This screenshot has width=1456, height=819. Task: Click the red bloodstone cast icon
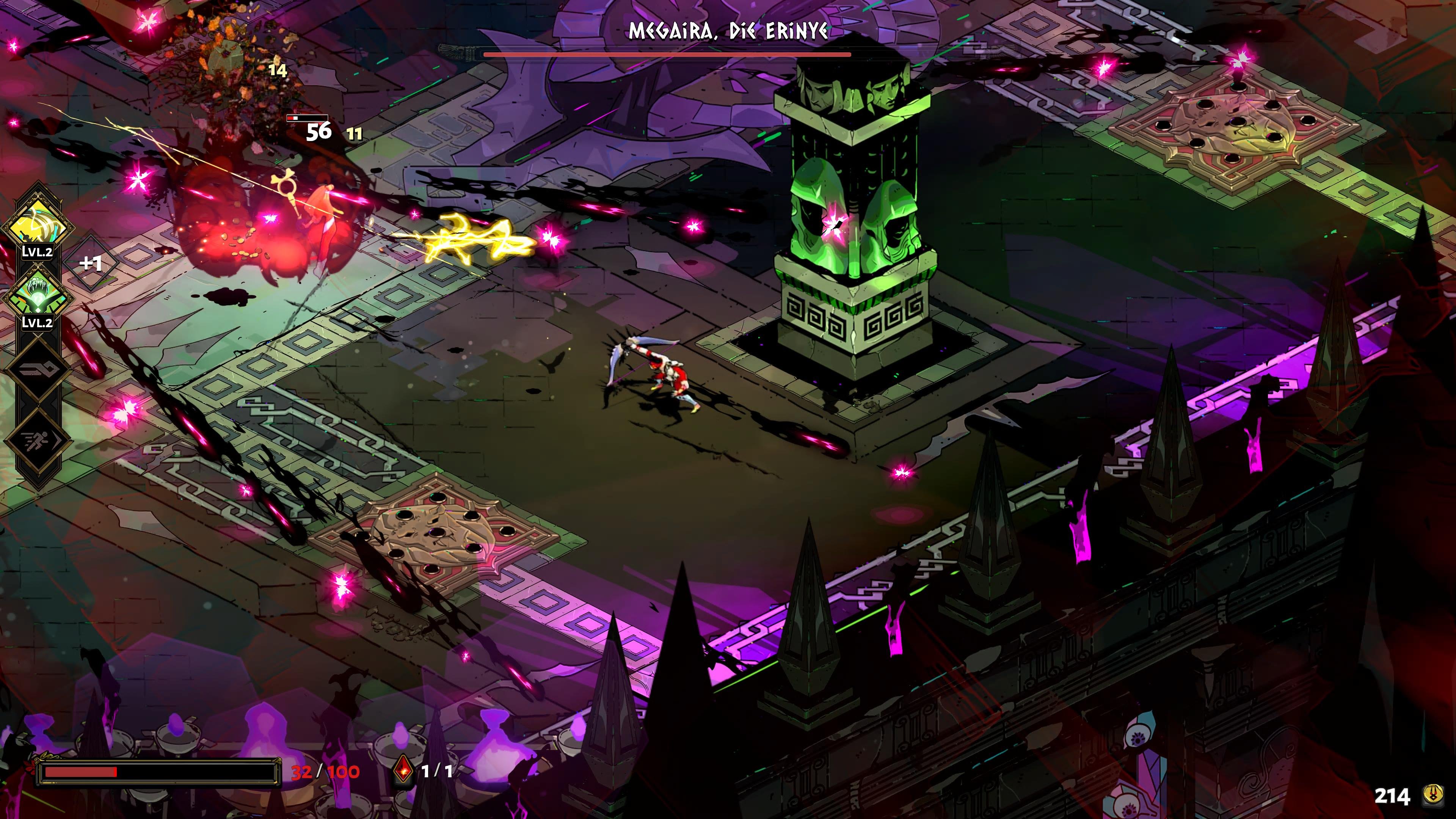[402, 771]
